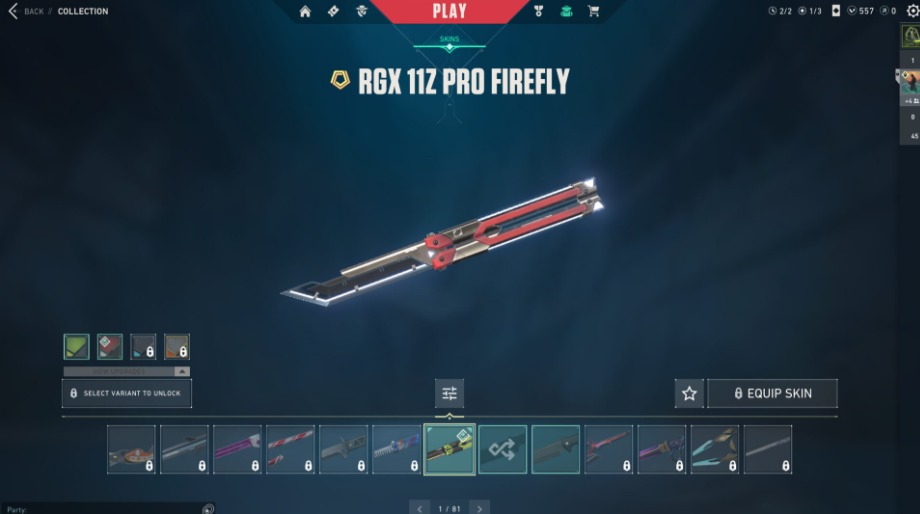Go to the previous skins page arrow

tap(420, 508)
